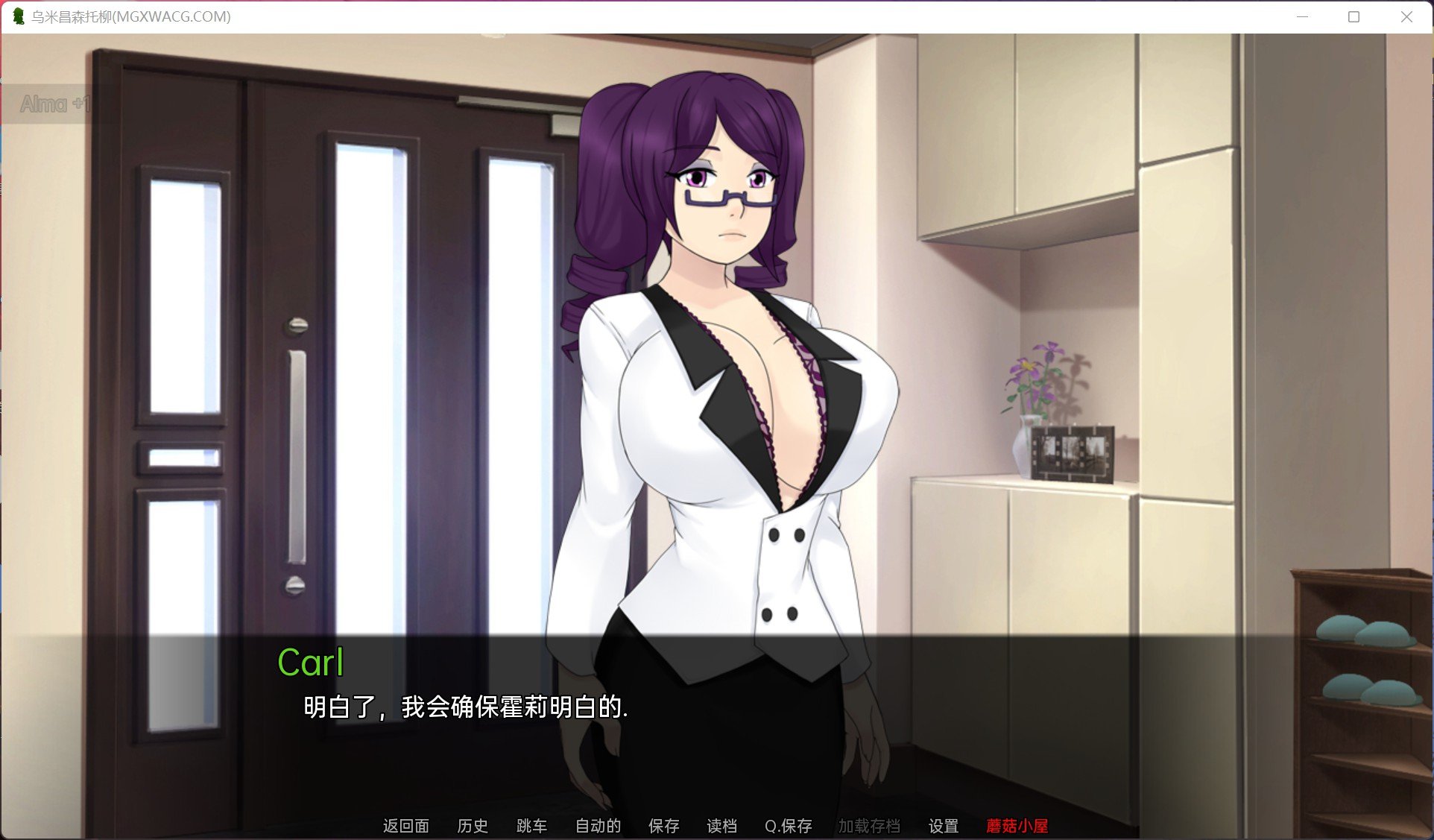The width and height of the screenshot is (1434, 840).
Task: Click the 'Alma +1' affection notification
Action: (57, 105)
